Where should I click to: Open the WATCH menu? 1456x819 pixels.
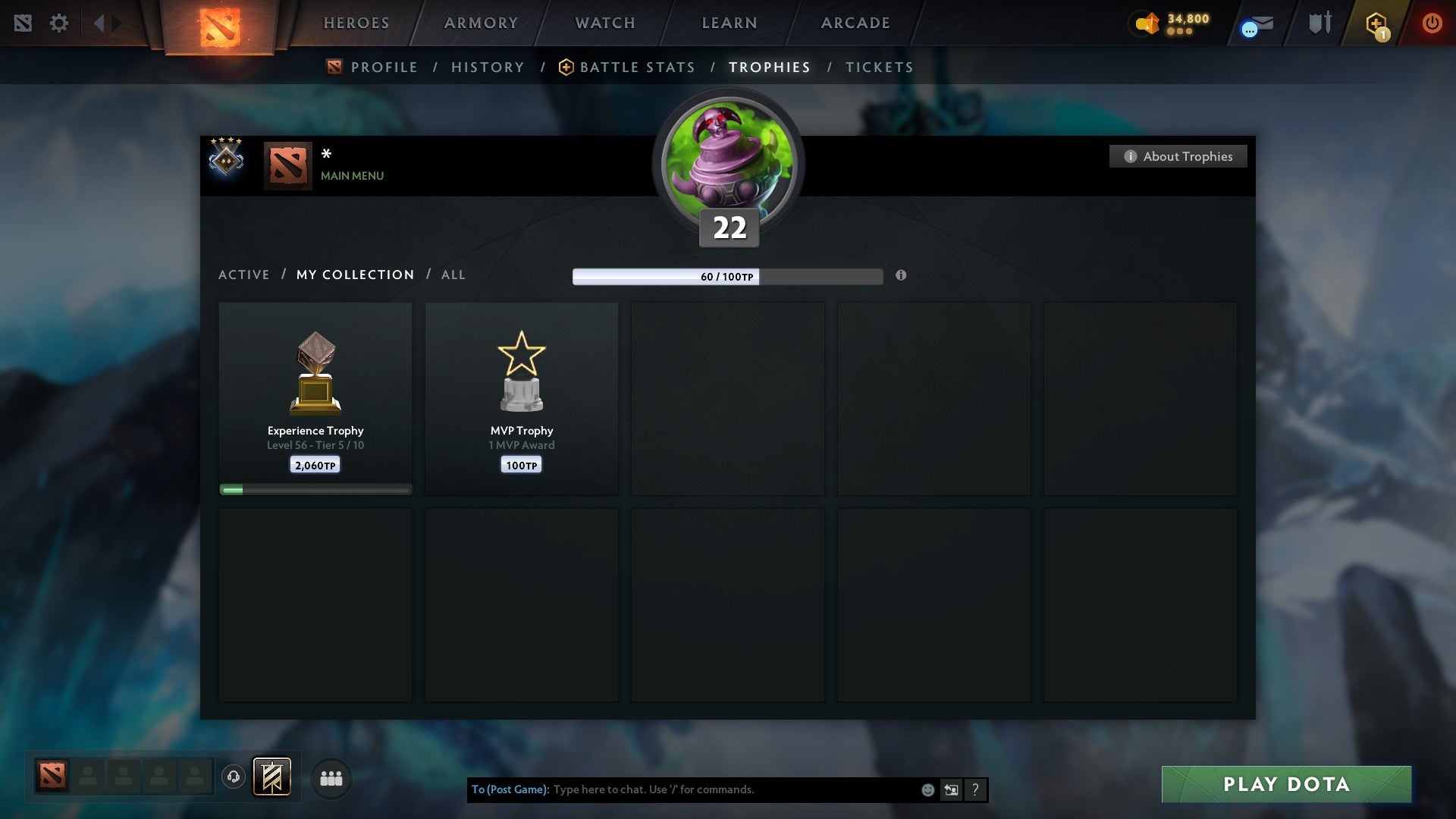coord(604,23)
